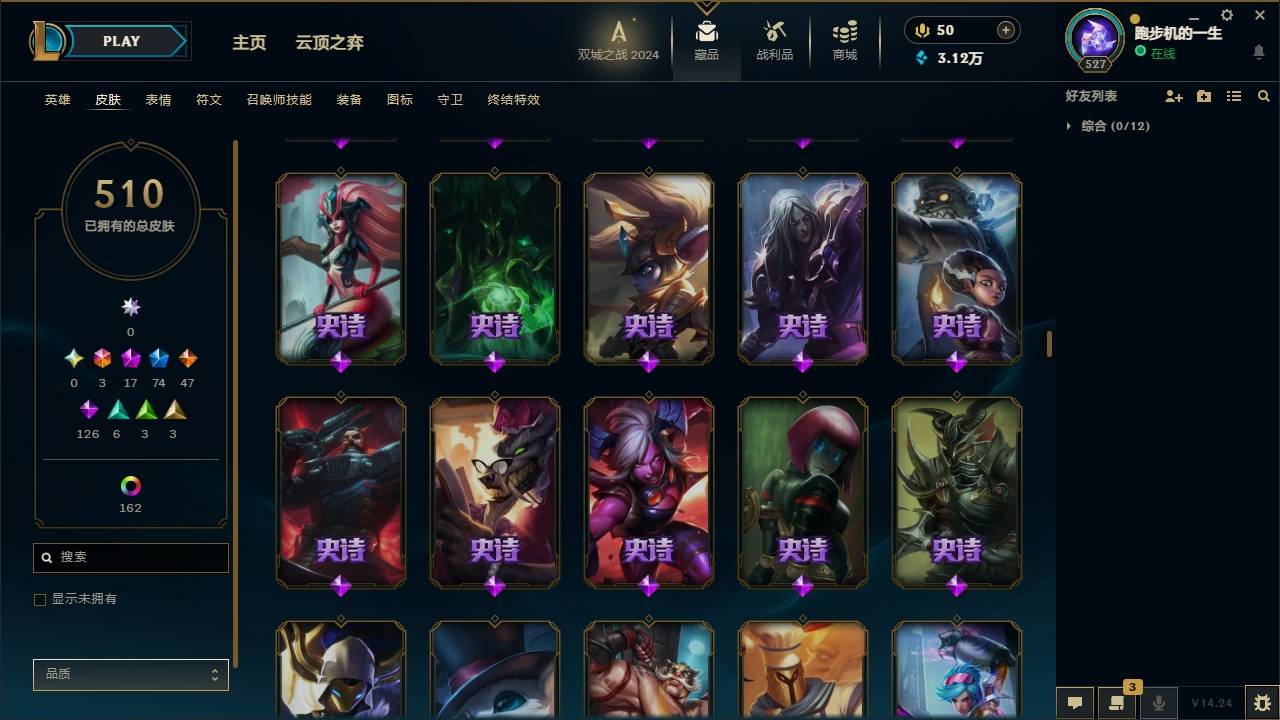Switch to the 表情 tab
This screenshot has width=1280, height=720.
pos(158,99)
